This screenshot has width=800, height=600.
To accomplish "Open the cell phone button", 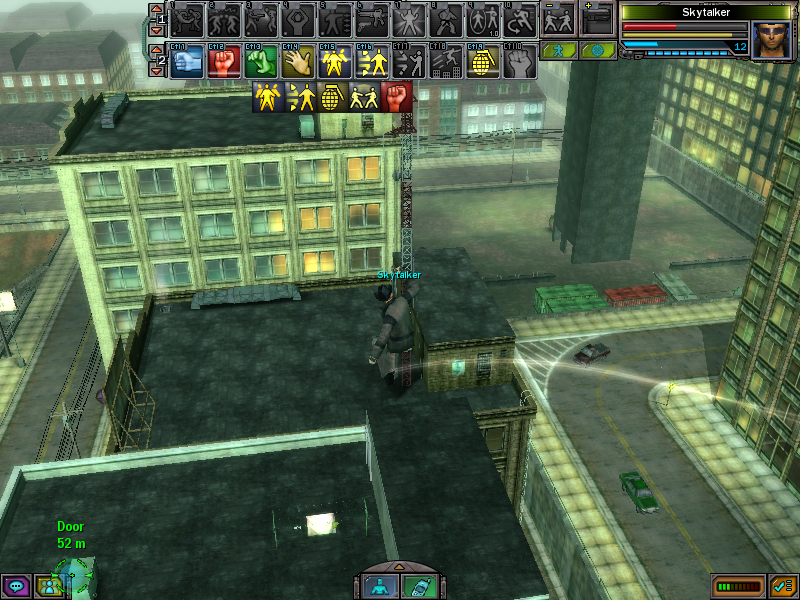I will pos(417,586).
